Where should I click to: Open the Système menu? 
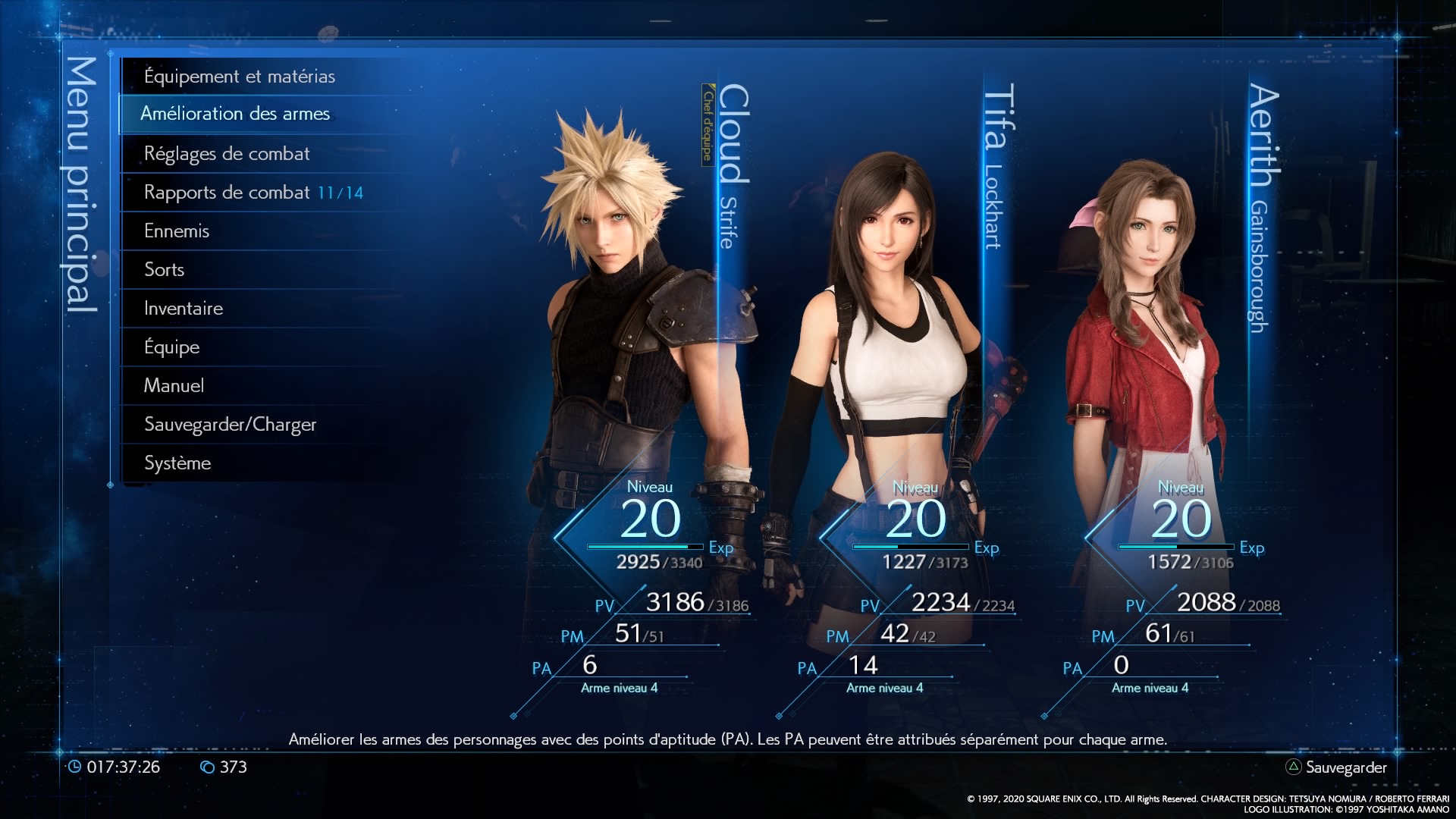pyautogui.click(x=177, y=463)
